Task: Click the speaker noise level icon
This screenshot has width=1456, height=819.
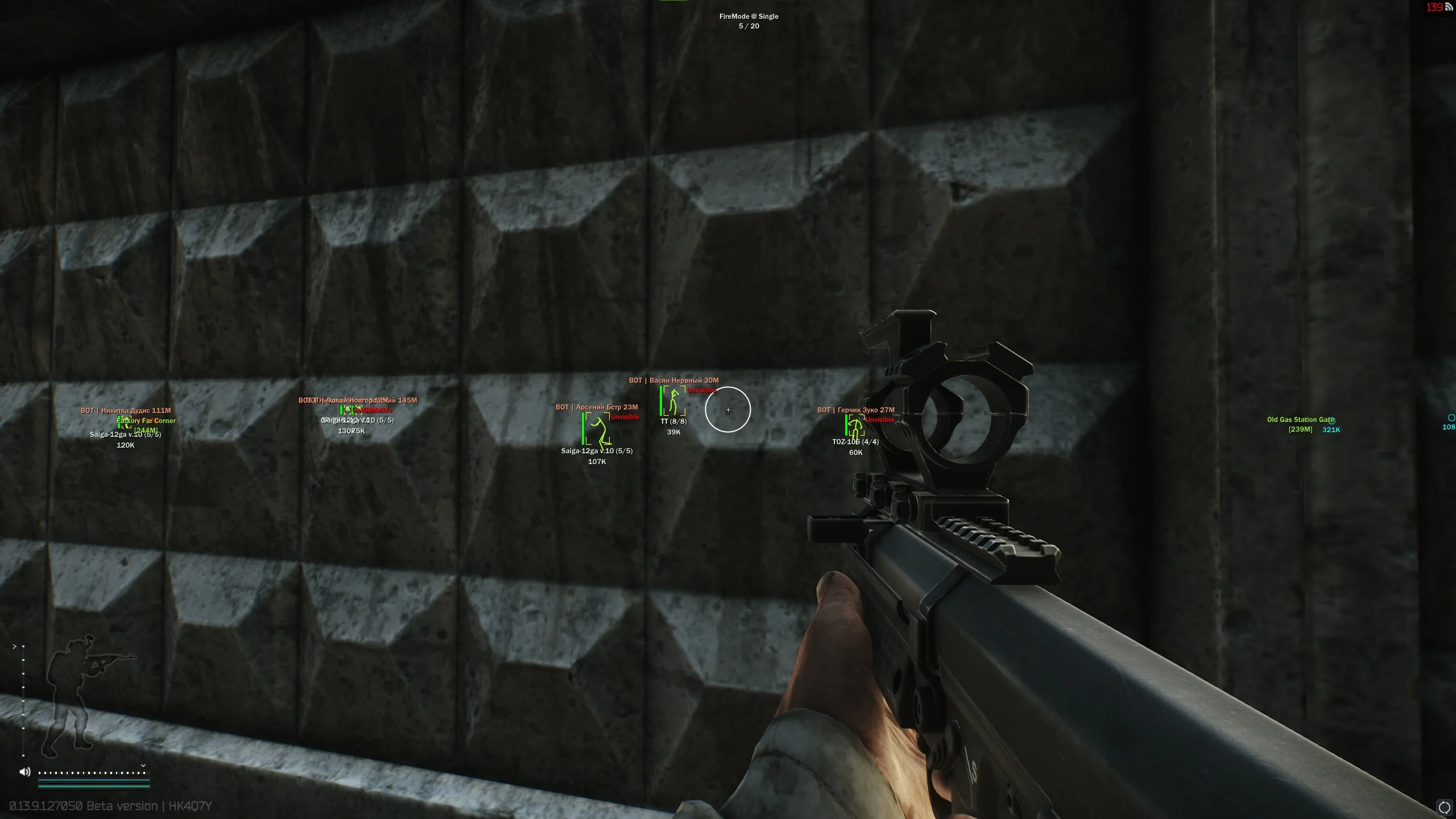Action: pyautogui.click(x=25, y=772)
